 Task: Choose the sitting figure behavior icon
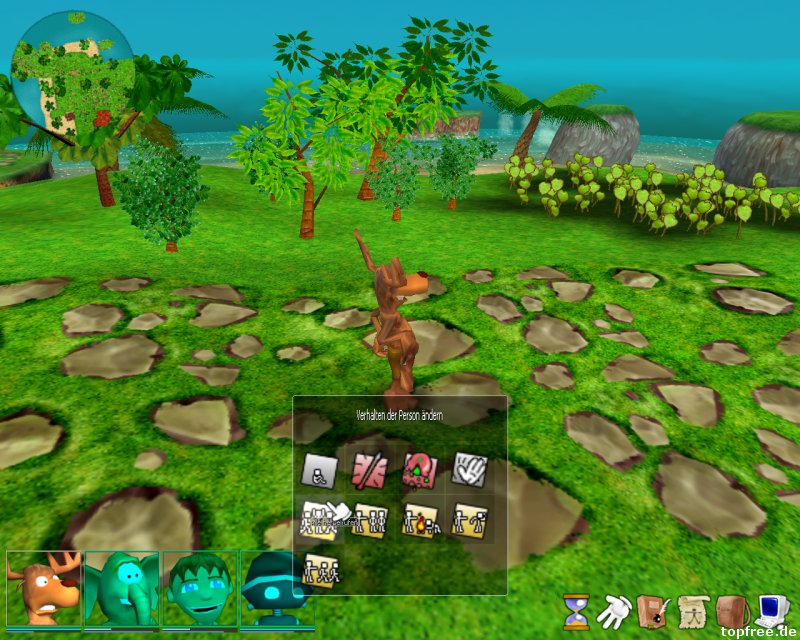(320, 469)
